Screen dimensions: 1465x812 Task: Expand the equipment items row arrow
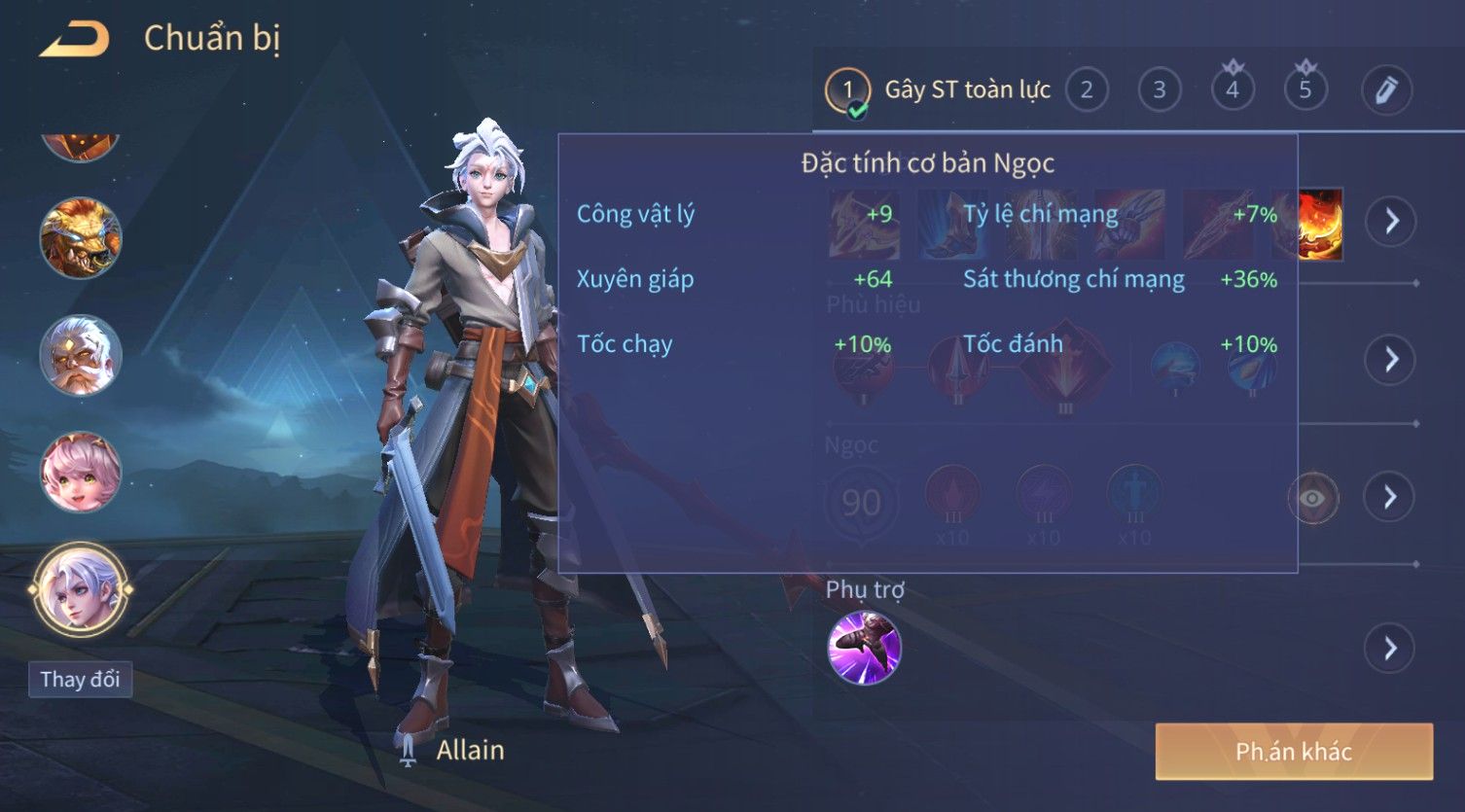click(x=1390, y=222)
